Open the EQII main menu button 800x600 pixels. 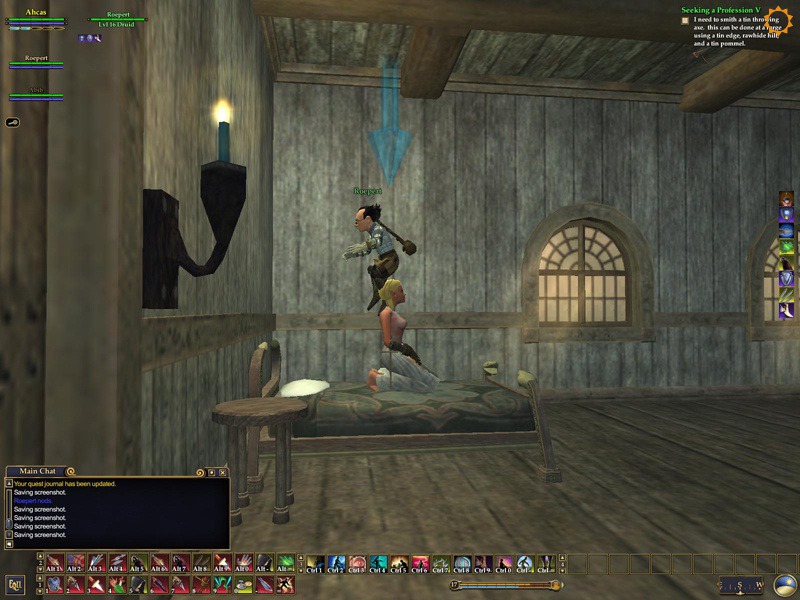click(15, 584)
